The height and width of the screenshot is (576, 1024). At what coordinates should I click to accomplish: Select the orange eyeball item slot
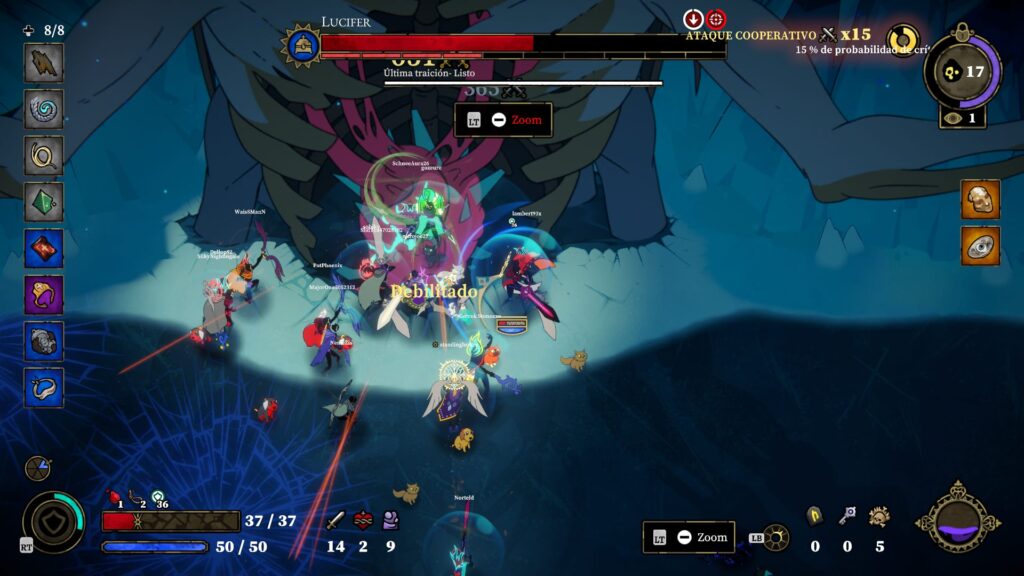click(x=980, y=246)
